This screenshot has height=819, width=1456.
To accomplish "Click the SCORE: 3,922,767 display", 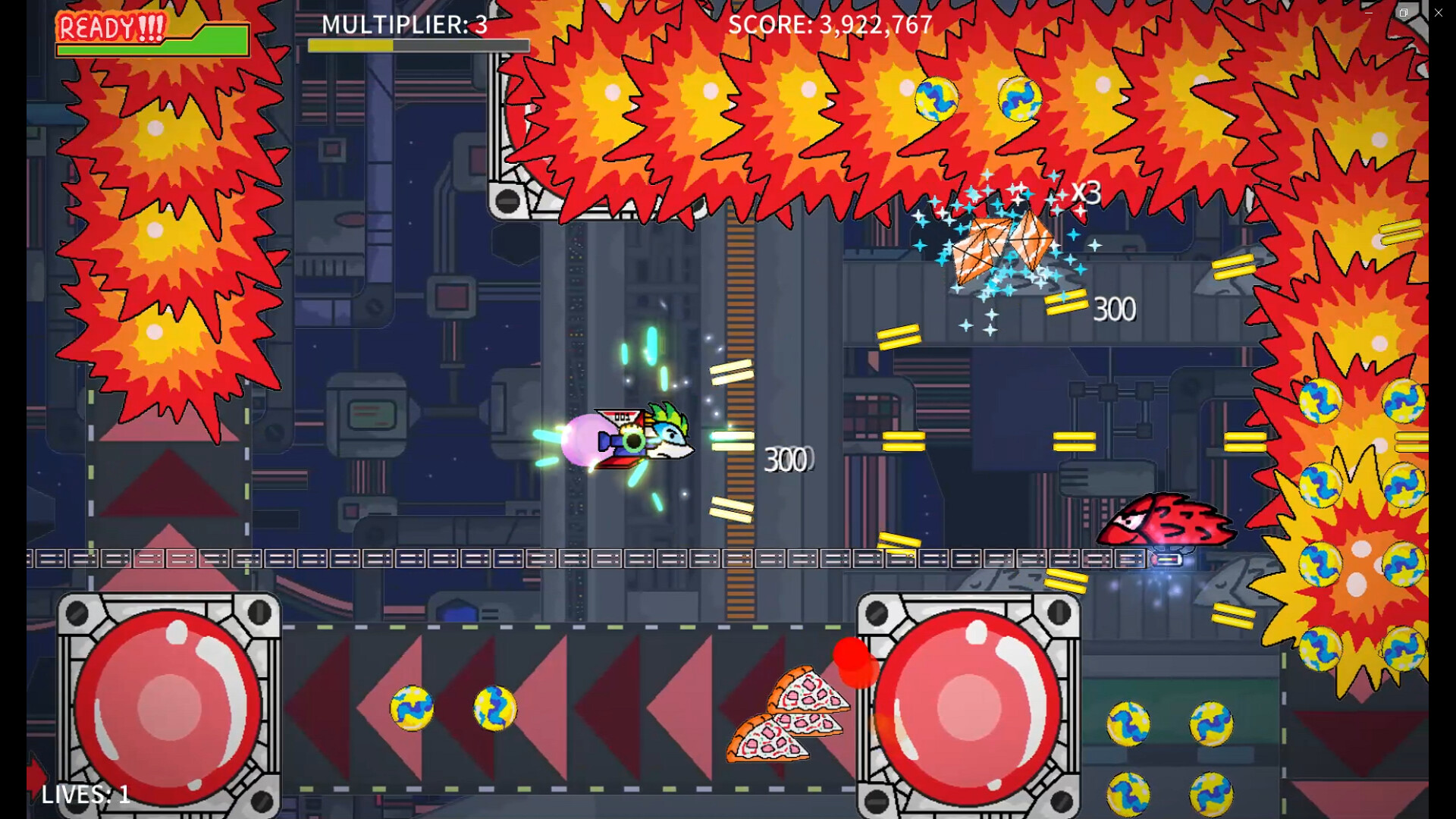I will 830,25.
